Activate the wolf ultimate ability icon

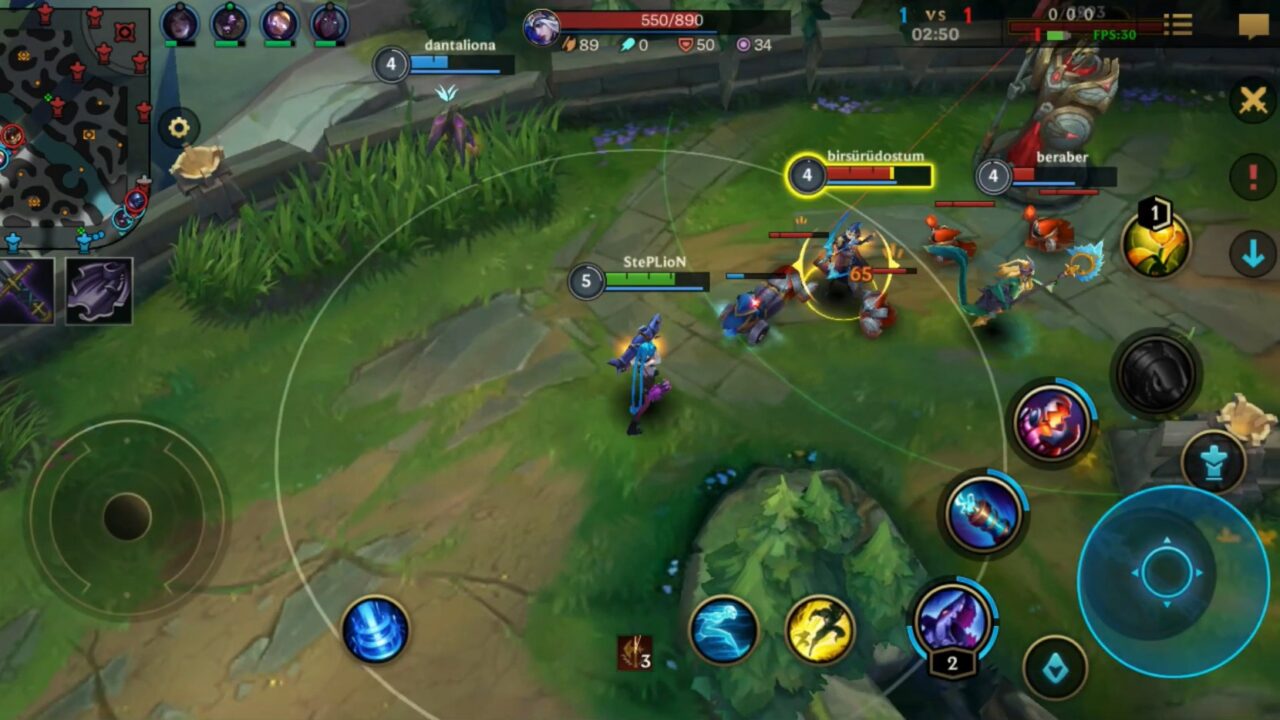pyautogui.click(x=953, y=621)
